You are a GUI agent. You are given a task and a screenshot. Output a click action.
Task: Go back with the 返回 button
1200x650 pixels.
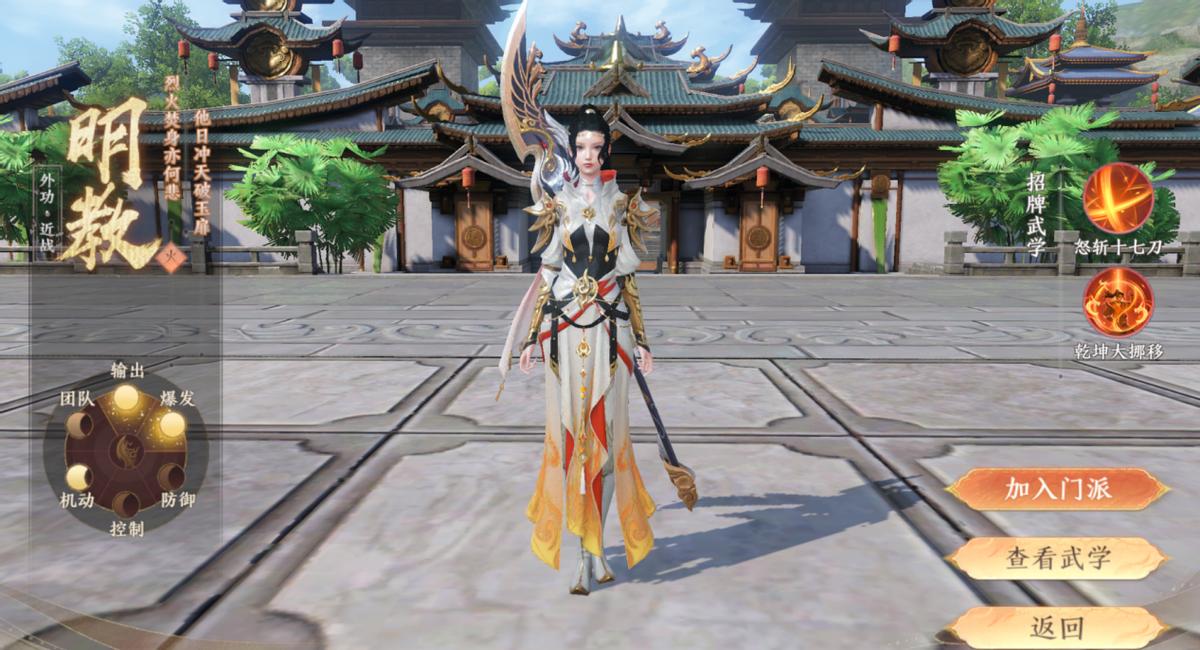point(1057,627)
